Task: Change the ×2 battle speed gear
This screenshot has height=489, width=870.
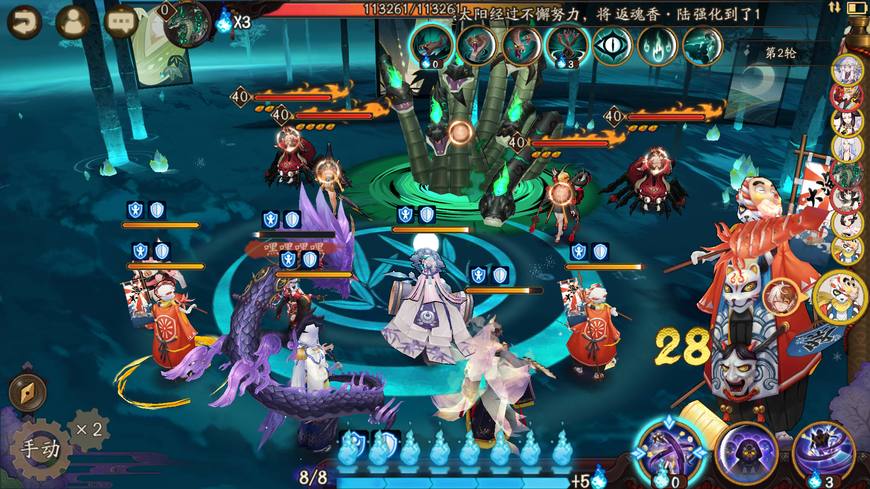Action: pyautogui.click(x=88, y=429)
